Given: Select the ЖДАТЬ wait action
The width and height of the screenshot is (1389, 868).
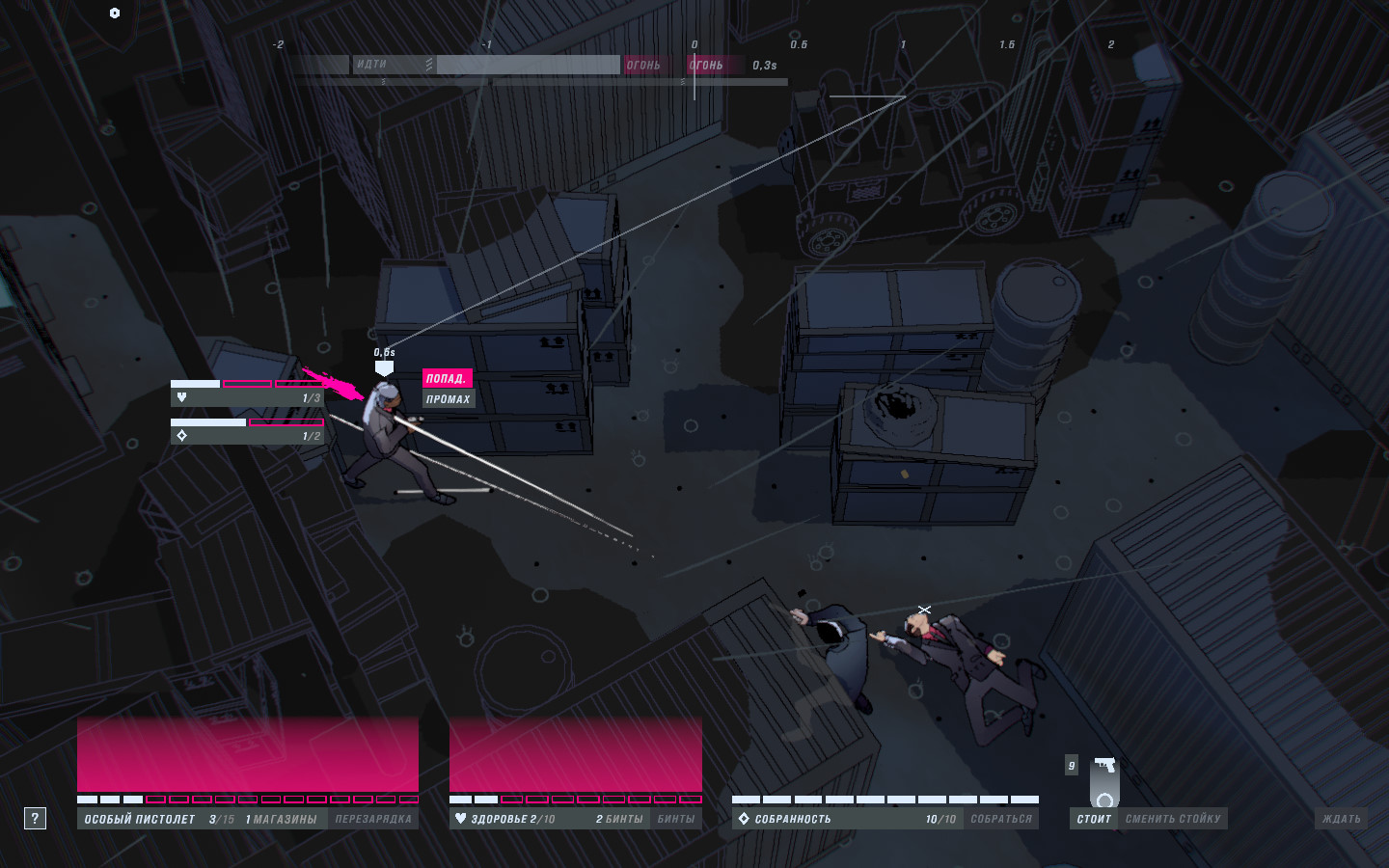Looking at the screenshot, I should [x=1342, y=819].
